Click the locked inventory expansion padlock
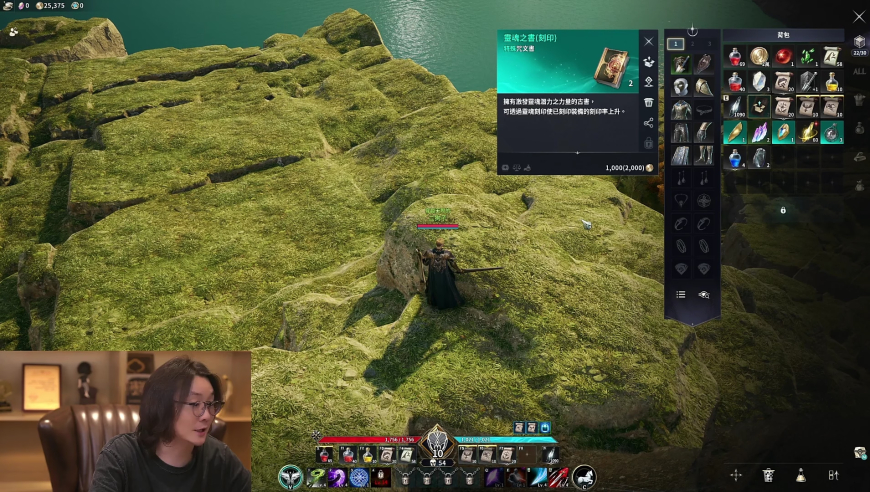 [783, 210]
